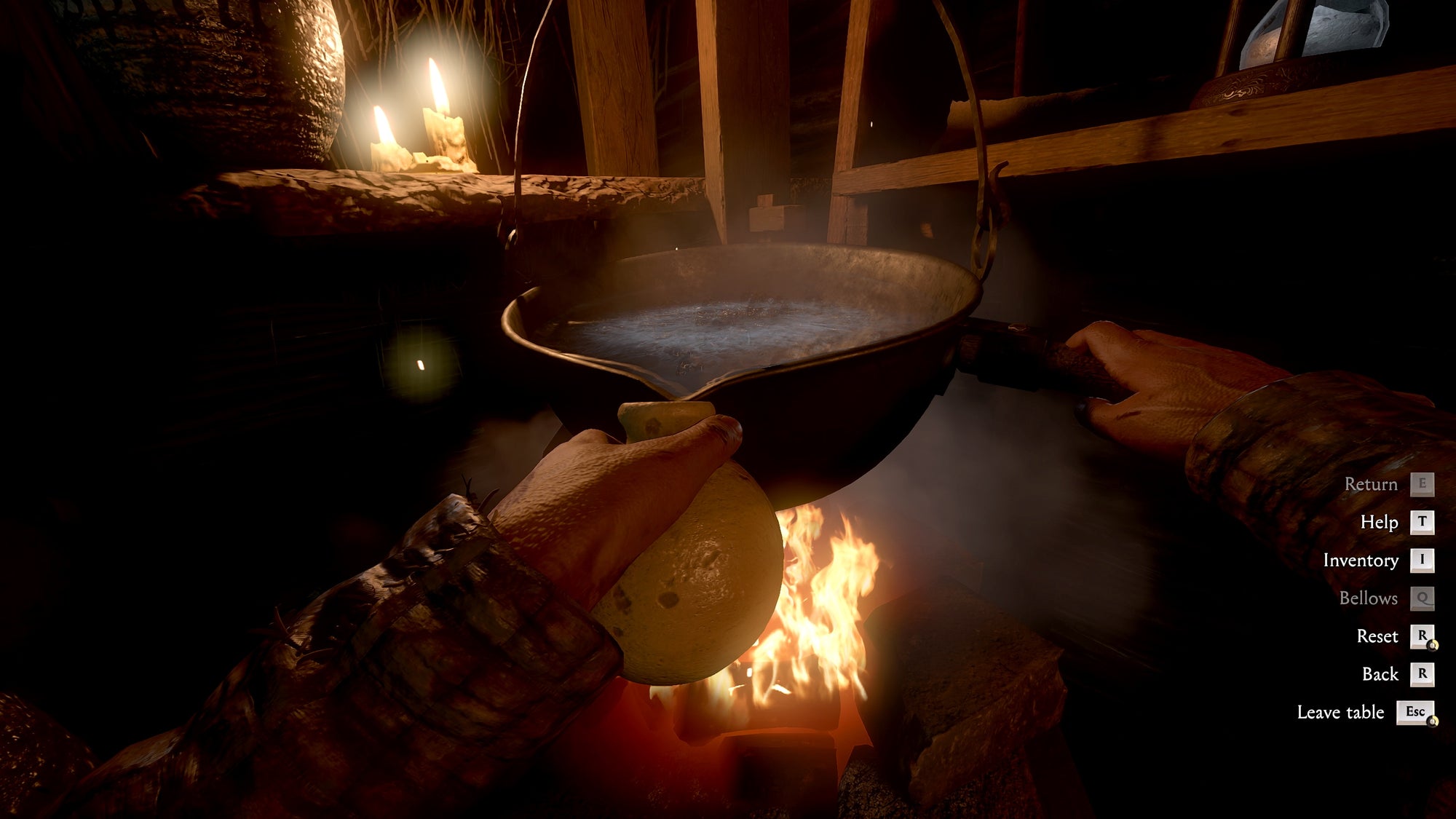Screen dimensions: 1456x819
Task: Click the R key icon beside Back
Action: pos(1423,673)
